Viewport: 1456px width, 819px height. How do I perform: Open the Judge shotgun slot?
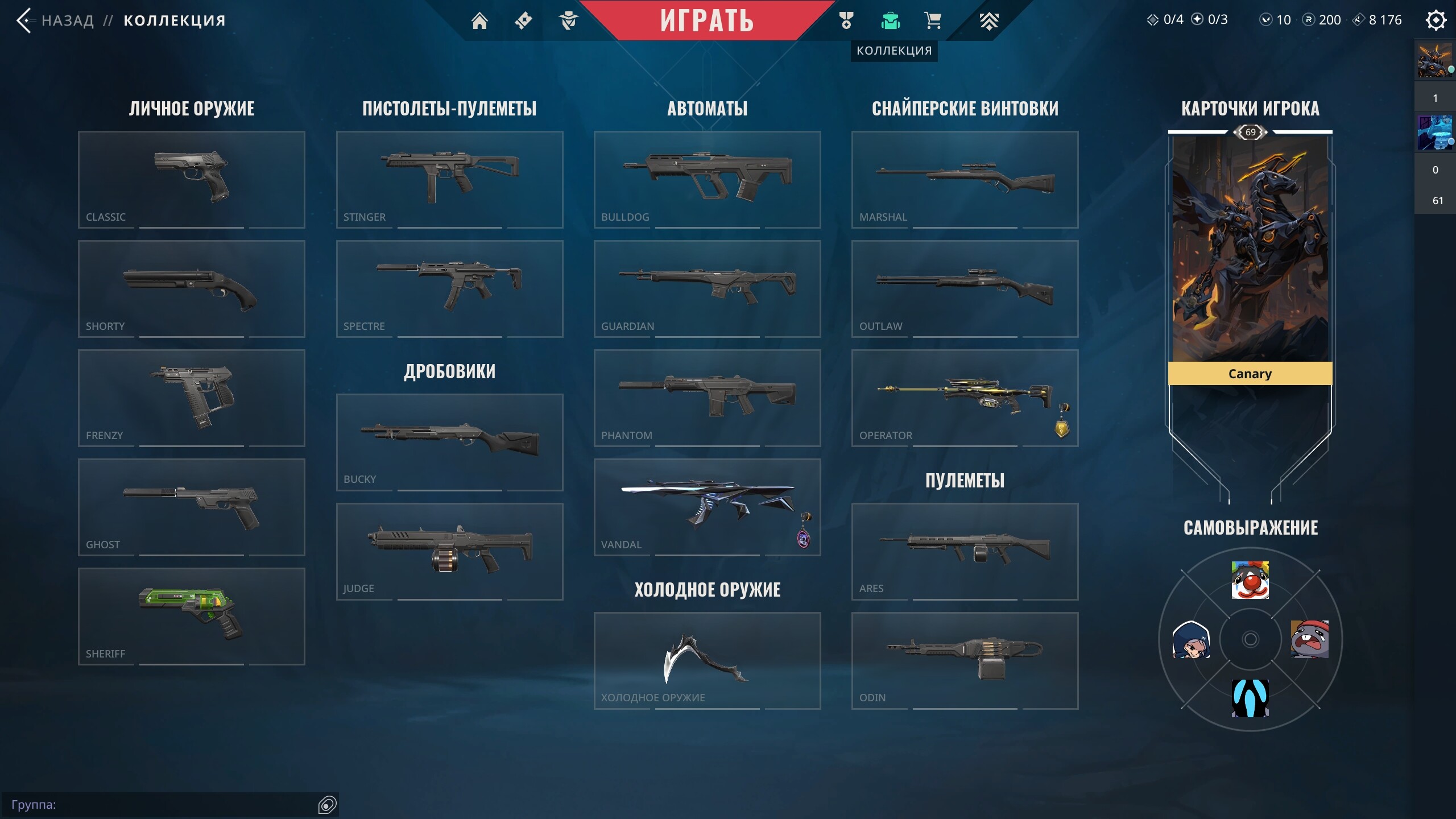[x=449, y=551]
